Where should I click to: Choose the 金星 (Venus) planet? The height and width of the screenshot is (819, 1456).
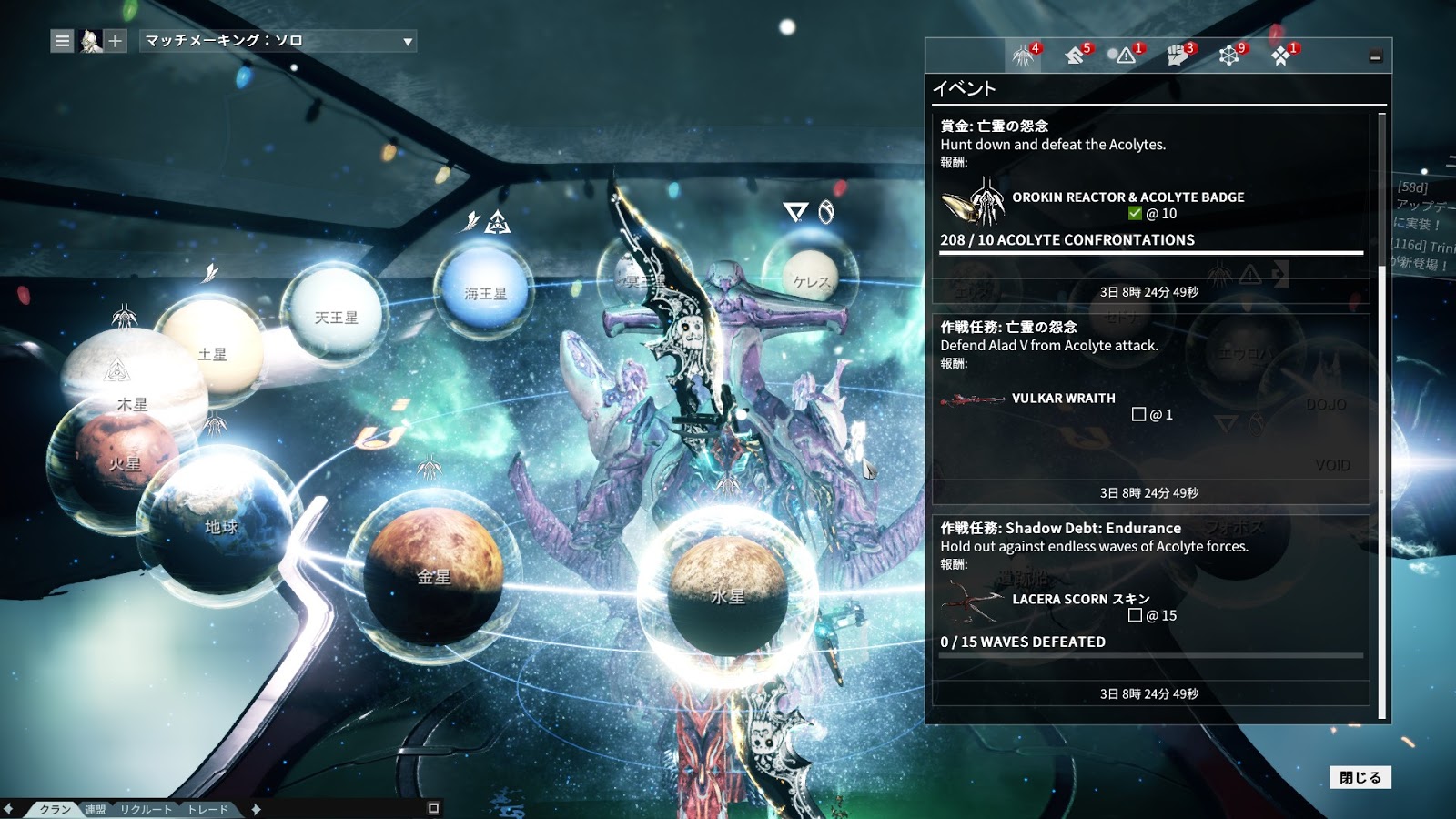point(433,577)
